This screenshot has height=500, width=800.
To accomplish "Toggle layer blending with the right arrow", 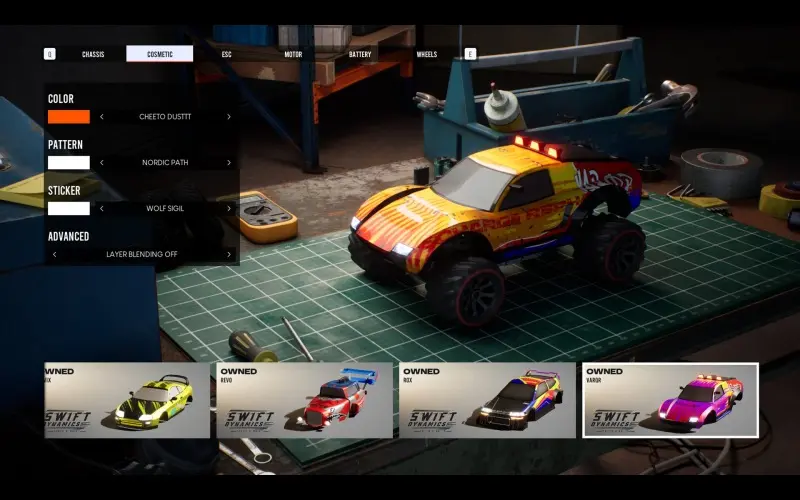I will [x=228, y=255].
